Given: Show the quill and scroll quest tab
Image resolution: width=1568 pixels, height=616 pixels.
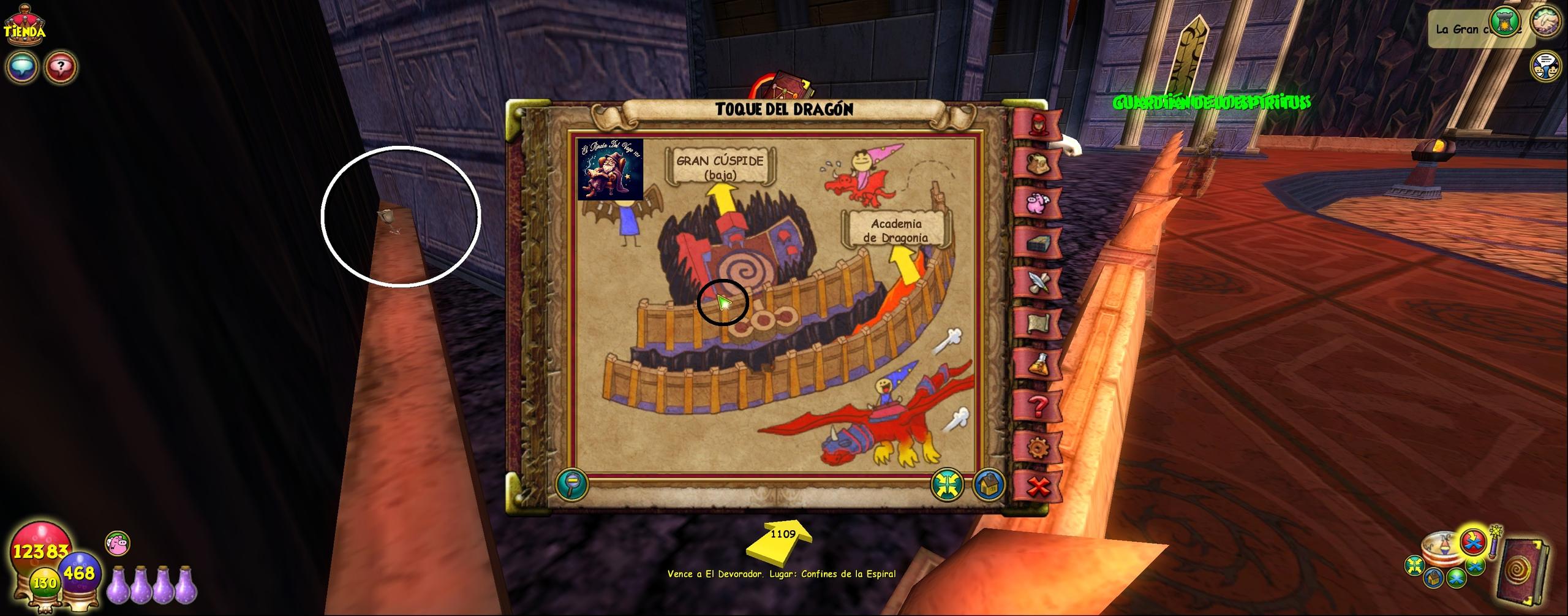Looking at the screenshot, I should point(1038,283).
